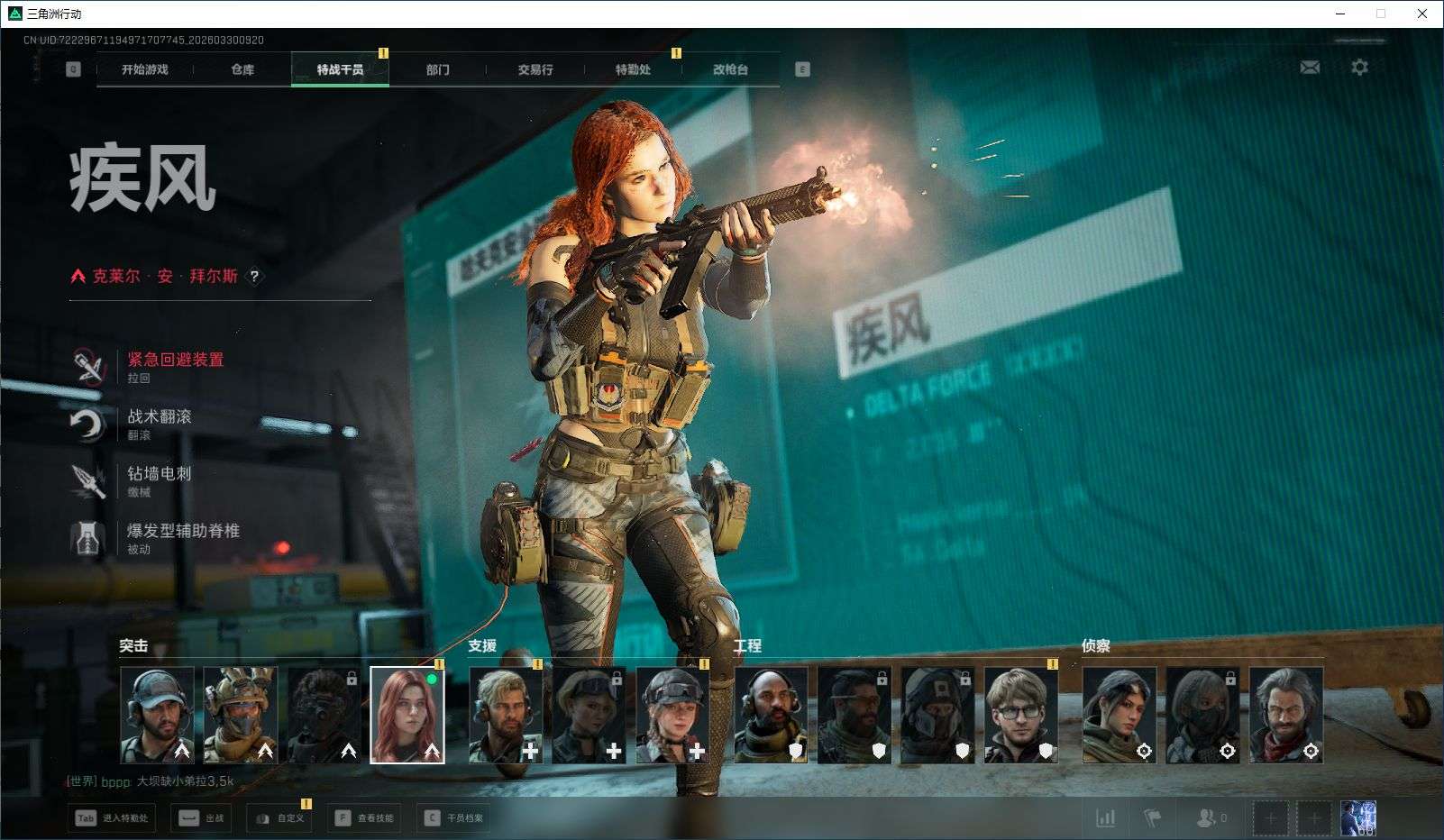This screenshot has height=840, width=1444.
Task: Show details for 紧急回避装置 skill
Action: point(174,360)
